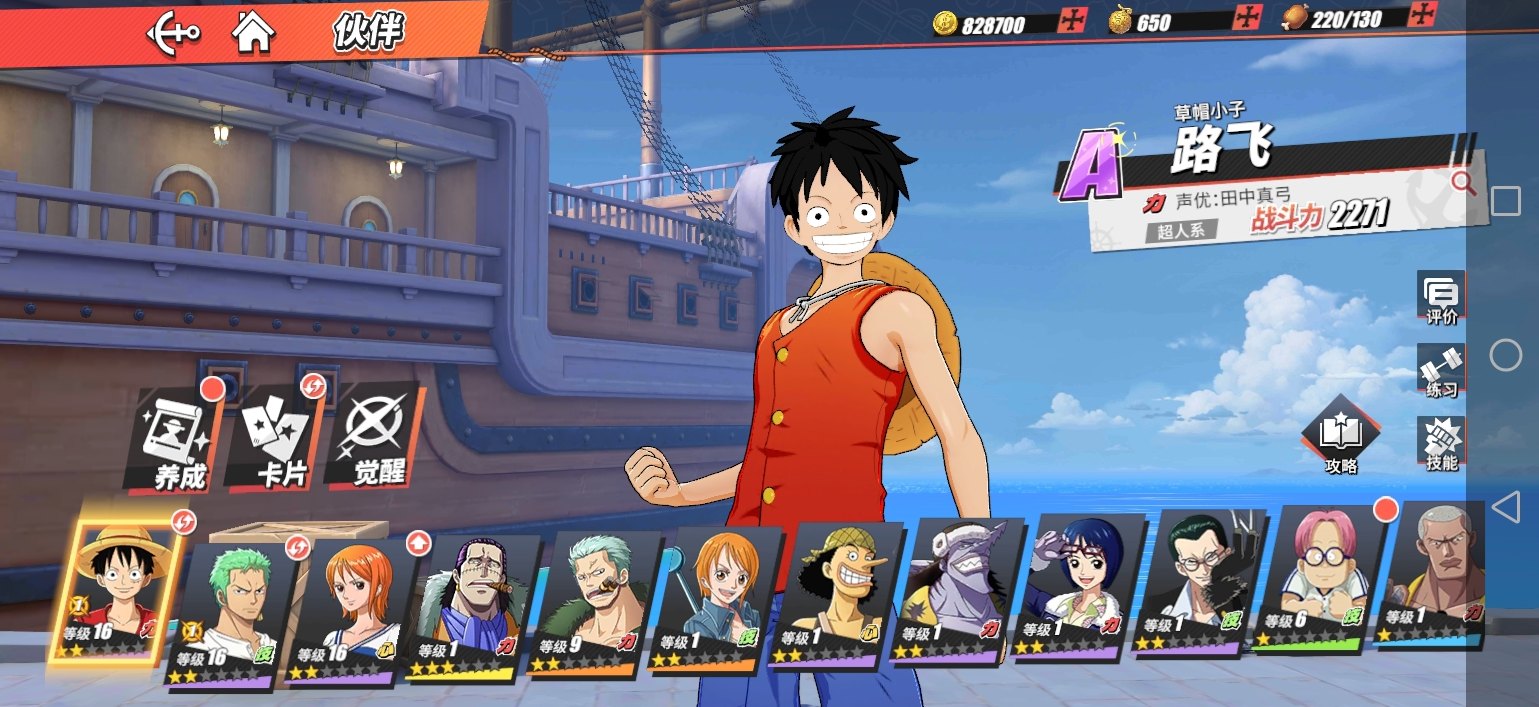Tap the Android circle home button
Viewport: 1539px width, 707px height.
[x=1505, y=354]
